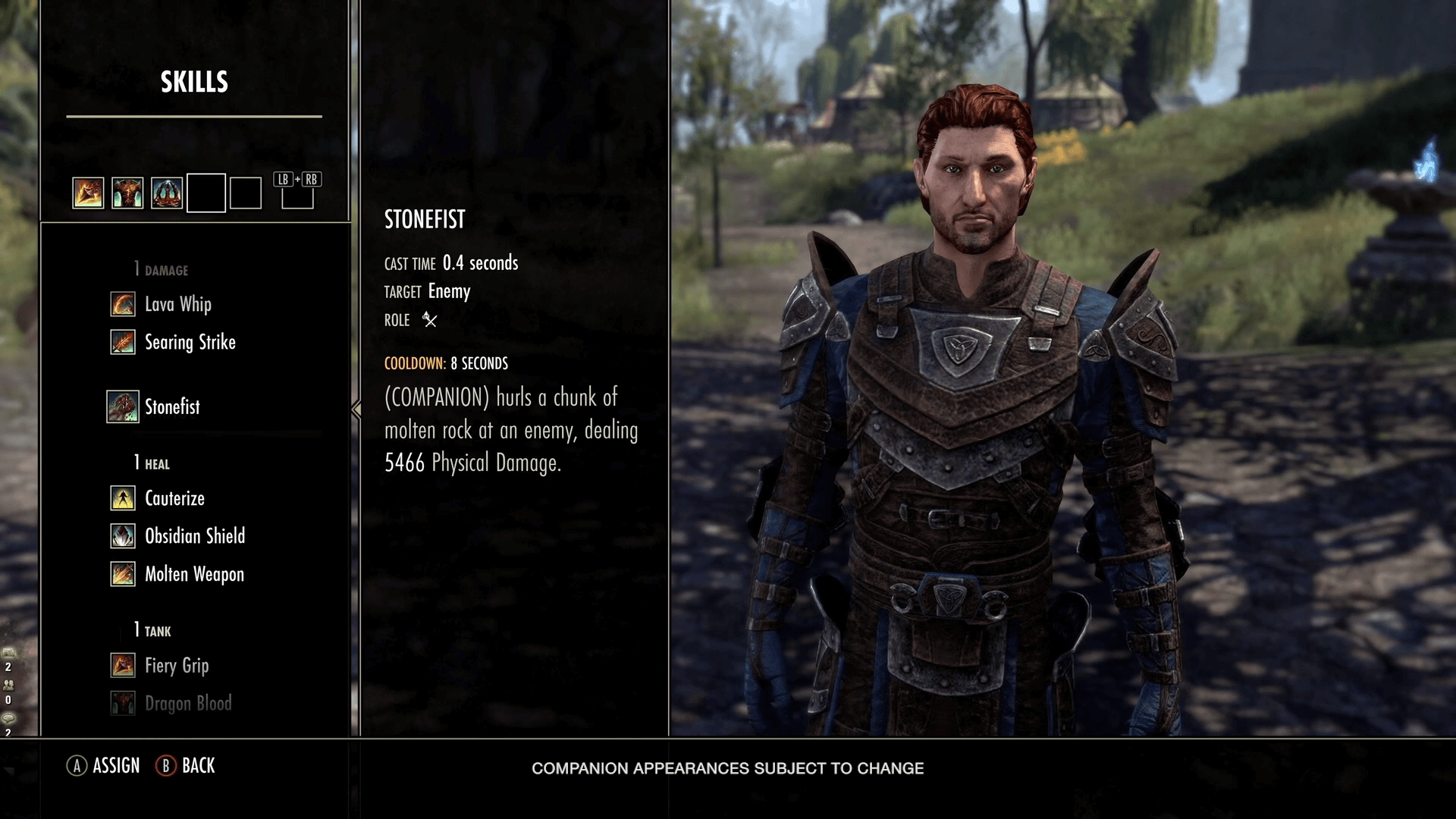Select the Fiery Grip icon on the skill bar
Viewport: 1456px width, 819px height.
click(x=88, y=193)
